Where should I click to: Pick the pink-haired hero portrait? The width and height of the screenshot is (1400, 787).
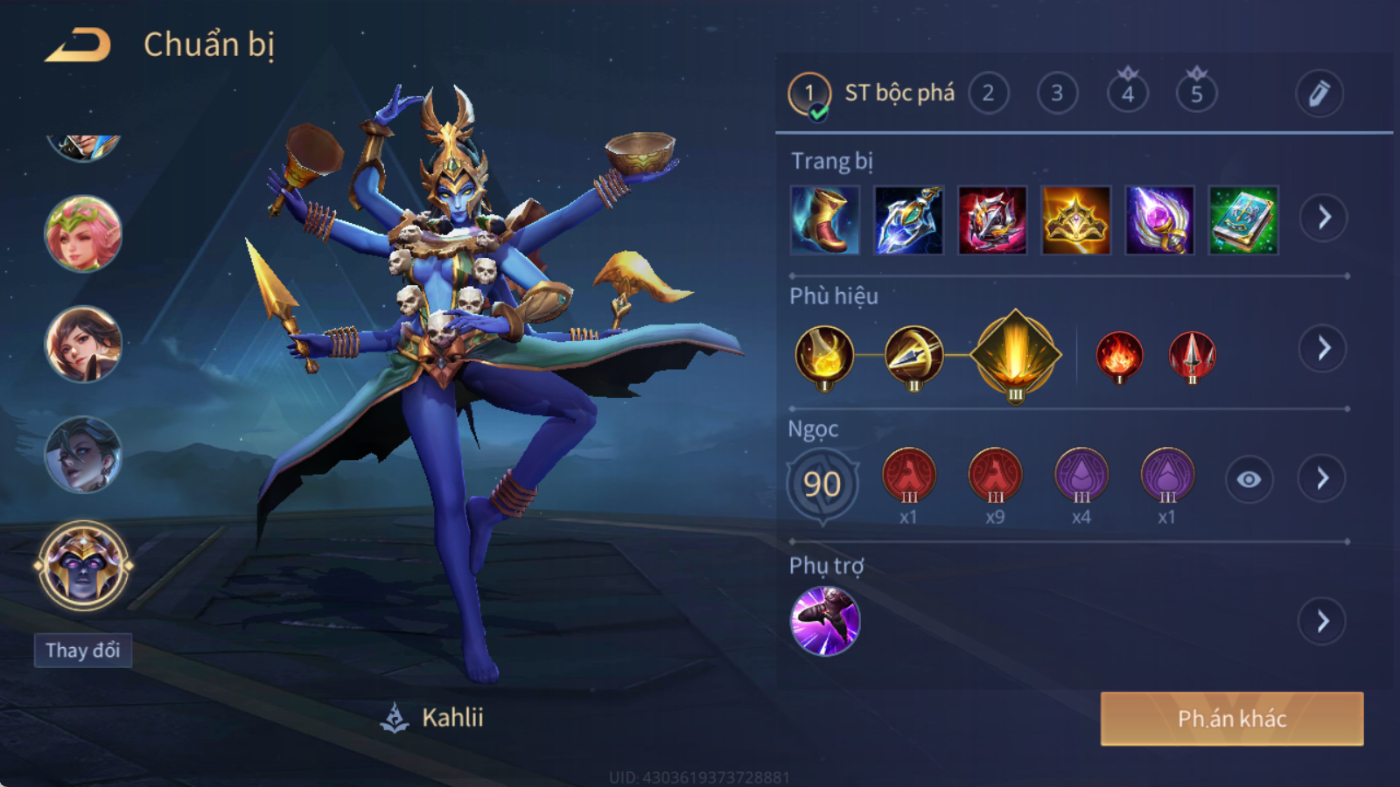point(83,234)
